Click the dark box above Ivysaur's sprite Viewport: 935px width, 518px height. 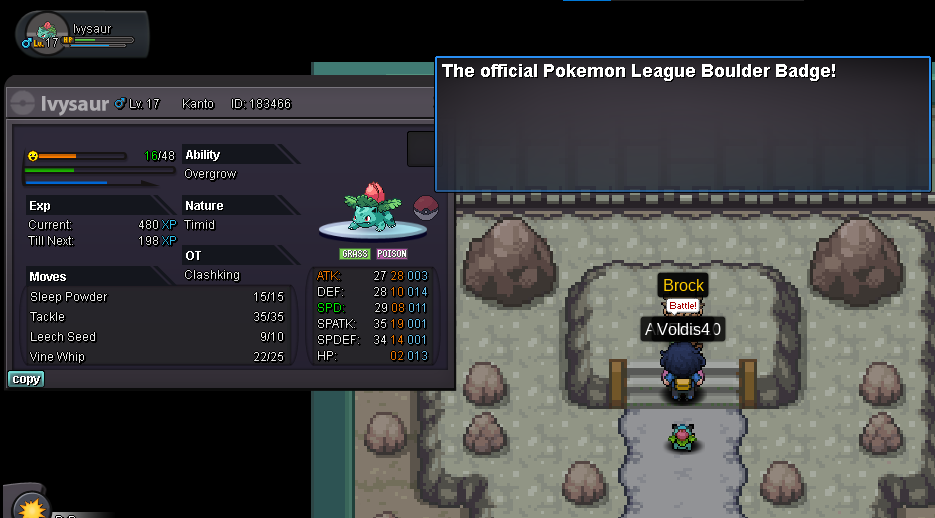point(421,149)
